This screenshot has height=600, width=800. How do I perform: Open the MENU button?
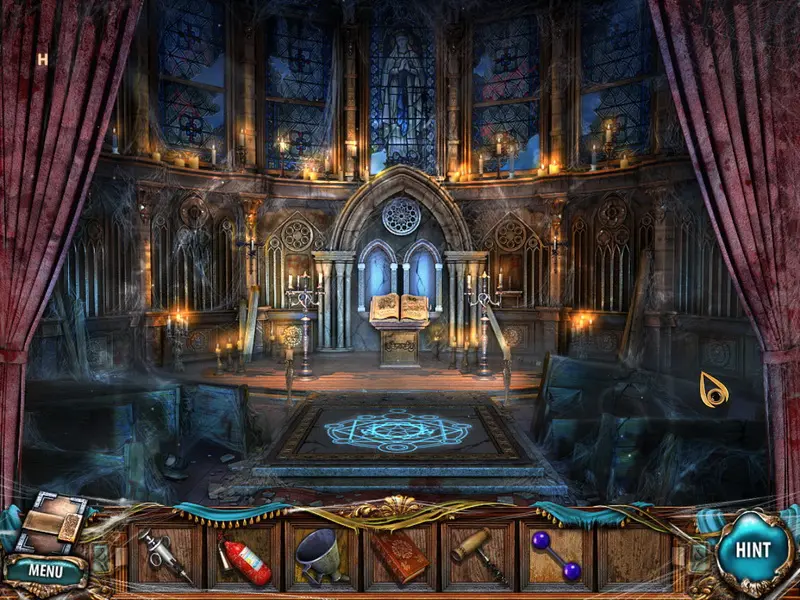click(x=45, y=571)
